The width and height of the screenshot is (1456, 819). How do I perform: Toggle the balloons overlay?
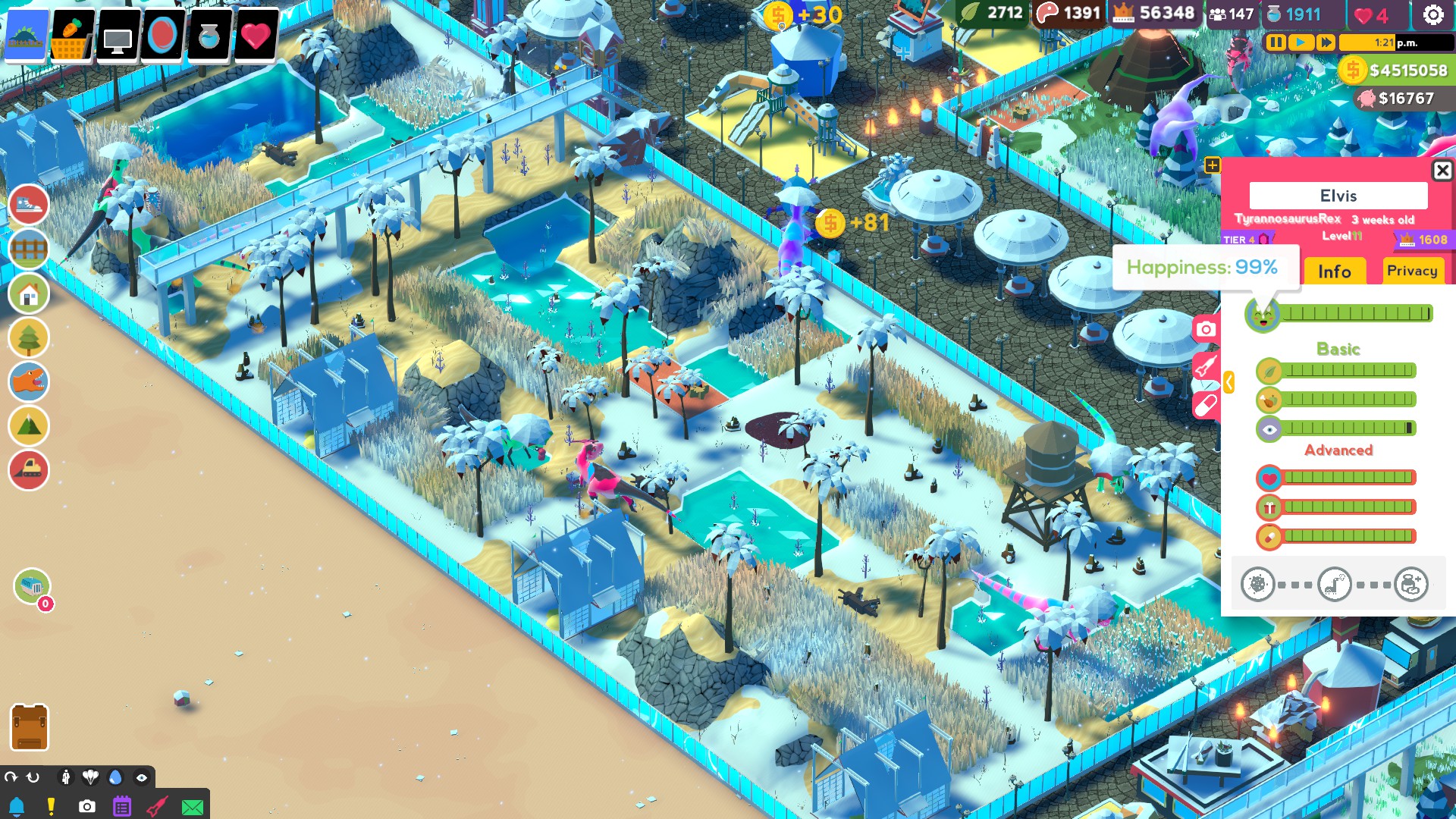click(91, 777)
